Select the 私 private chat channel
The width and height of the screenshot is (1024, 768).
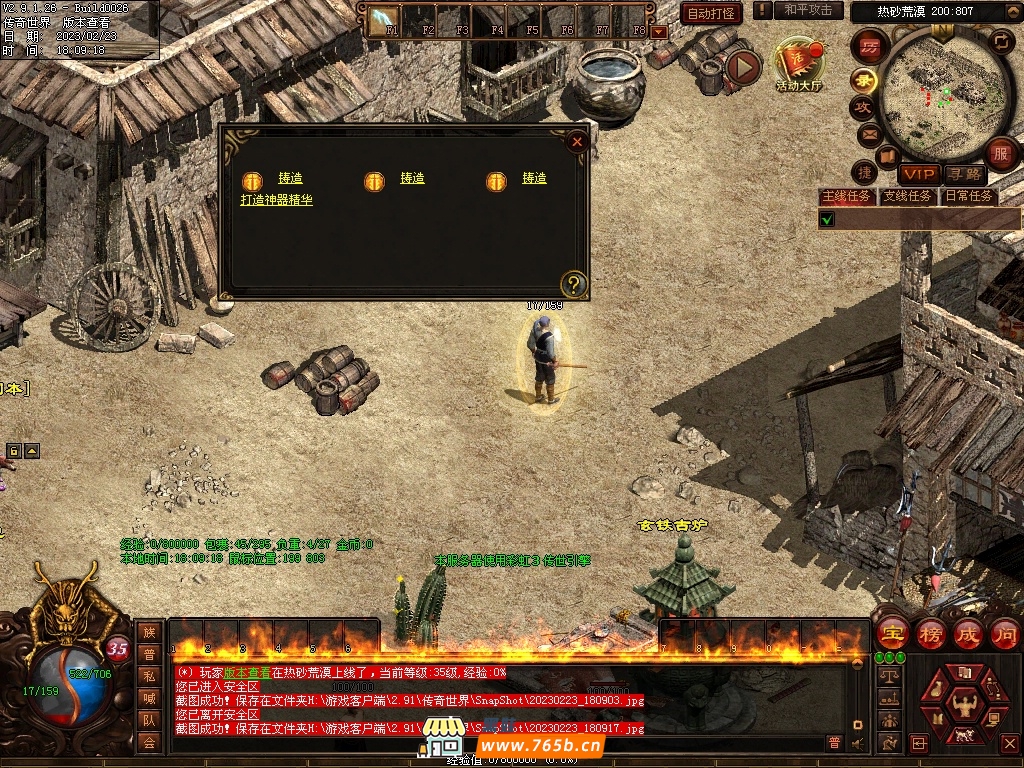(149, 676)
